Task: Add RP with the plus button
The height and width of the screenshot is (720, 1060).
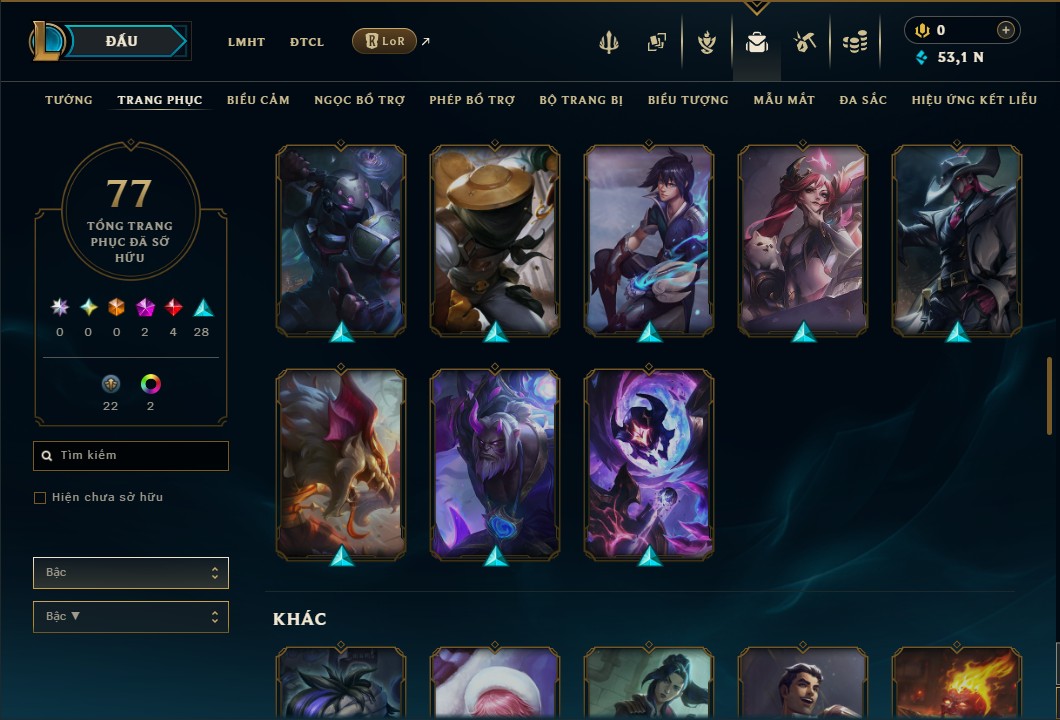Action: (x=1006, y=31)
